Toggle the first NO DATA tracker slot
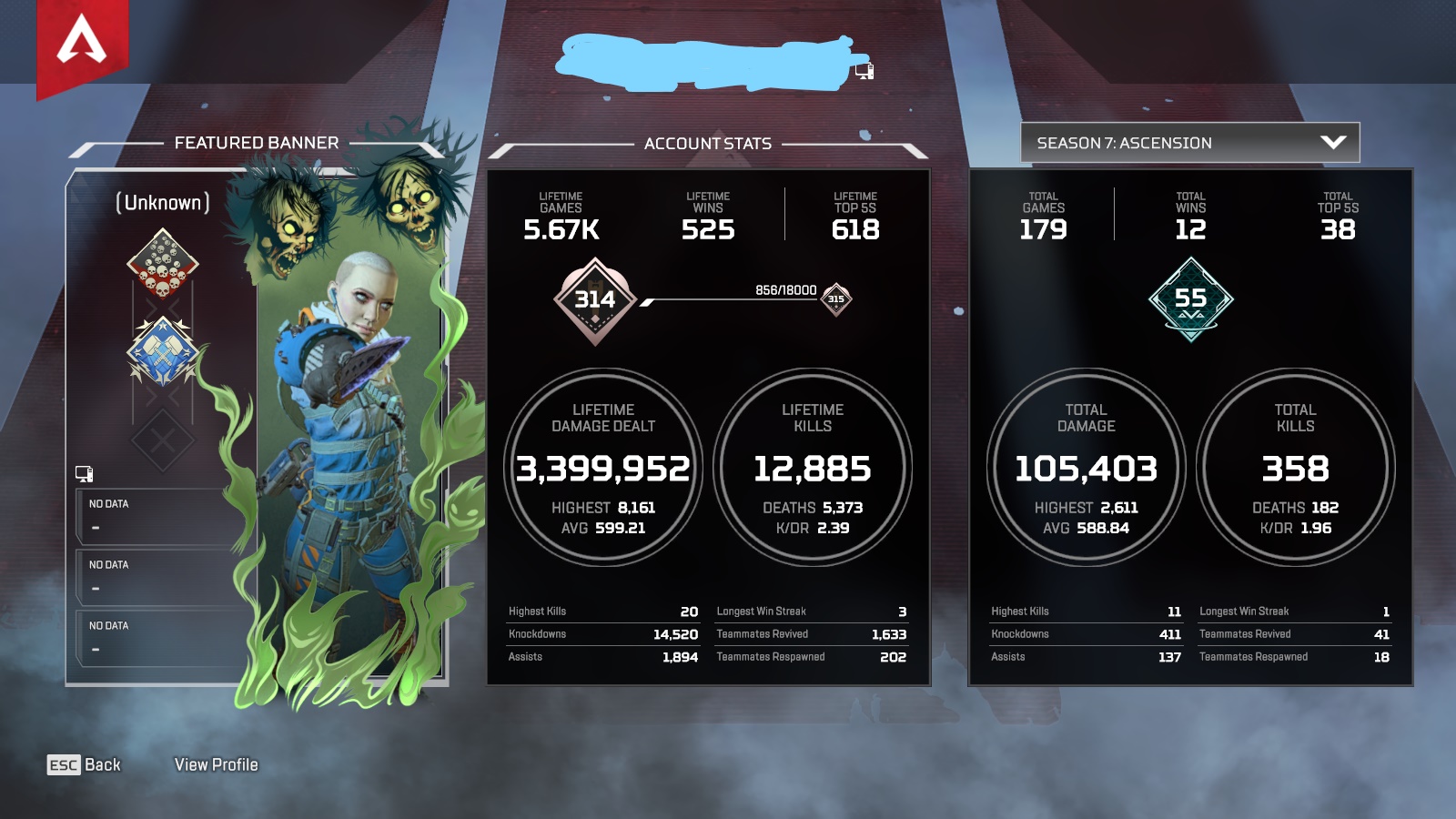This screenshot has height=819, width=1456. [159, 514]
